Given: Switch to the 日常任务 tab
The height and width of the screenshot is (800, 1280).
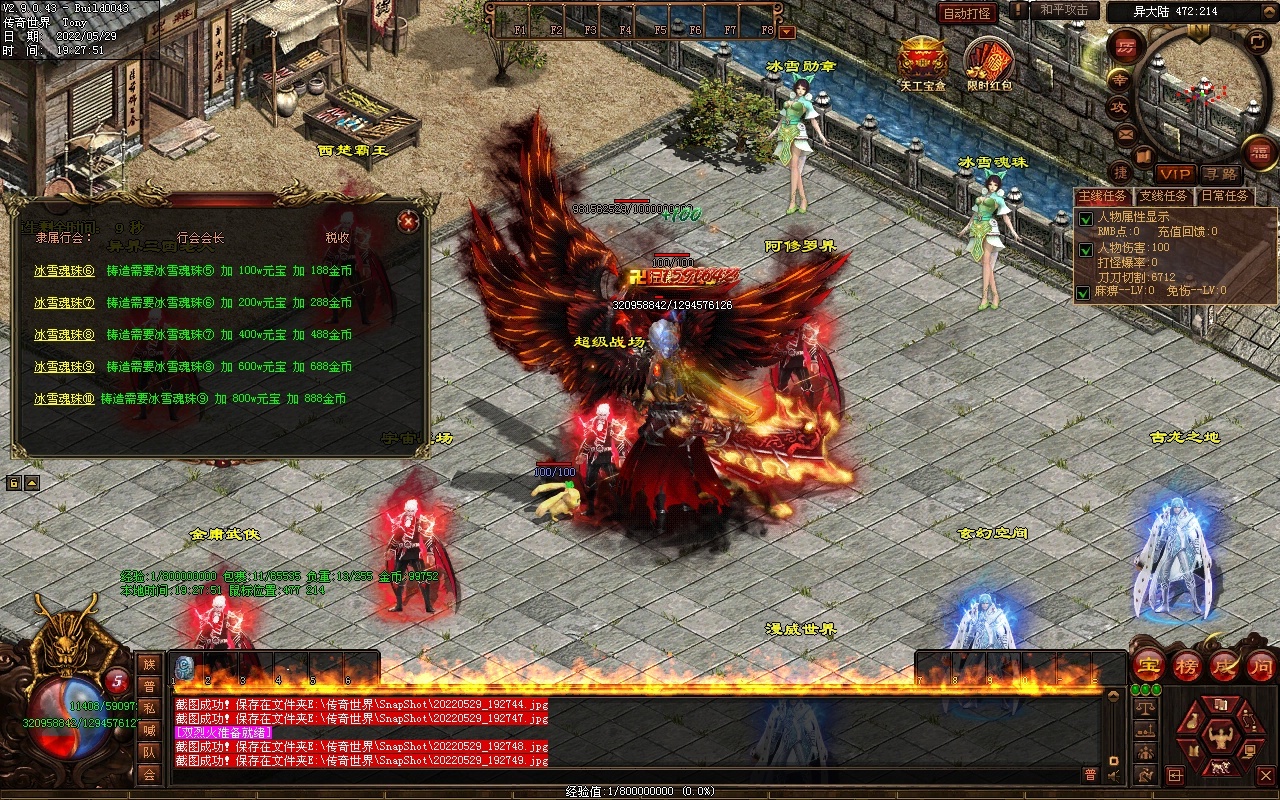Looking at the screenshot, I should pyautogui.click(x=1224, y=196).
